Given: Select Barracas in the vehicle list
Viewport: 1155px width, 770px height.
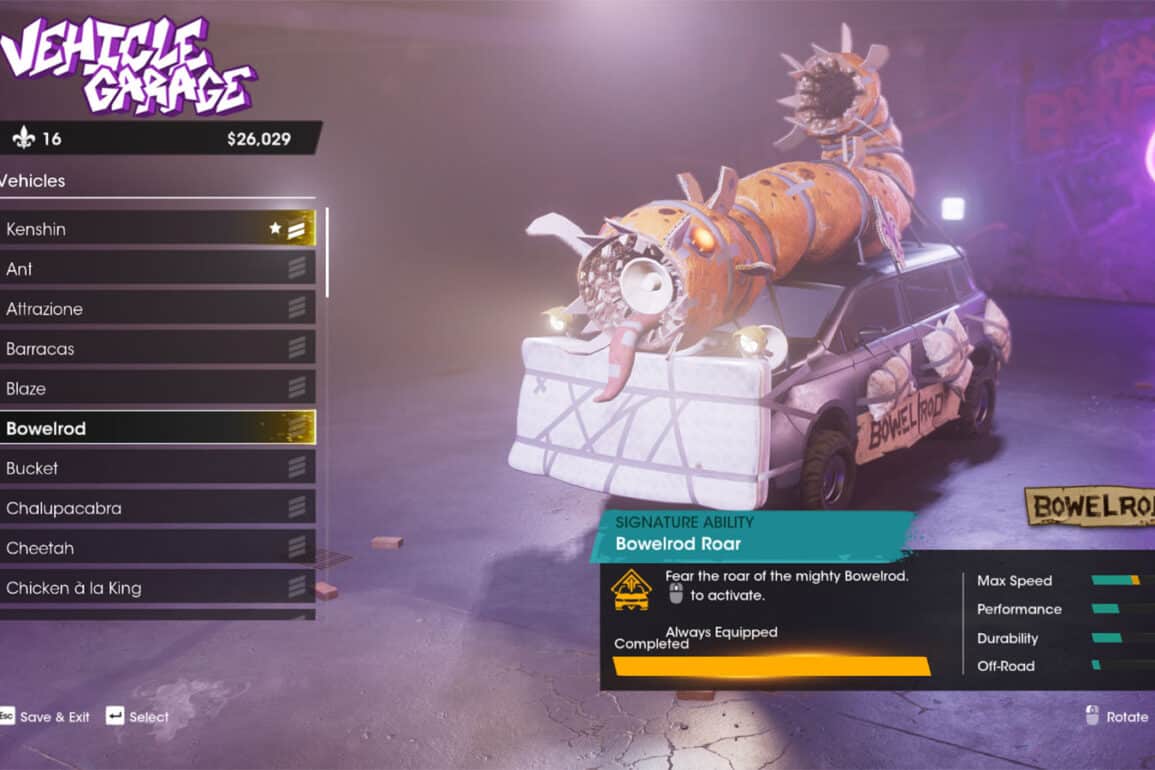Looking at the screenshot, I should (x=158, y=349).
